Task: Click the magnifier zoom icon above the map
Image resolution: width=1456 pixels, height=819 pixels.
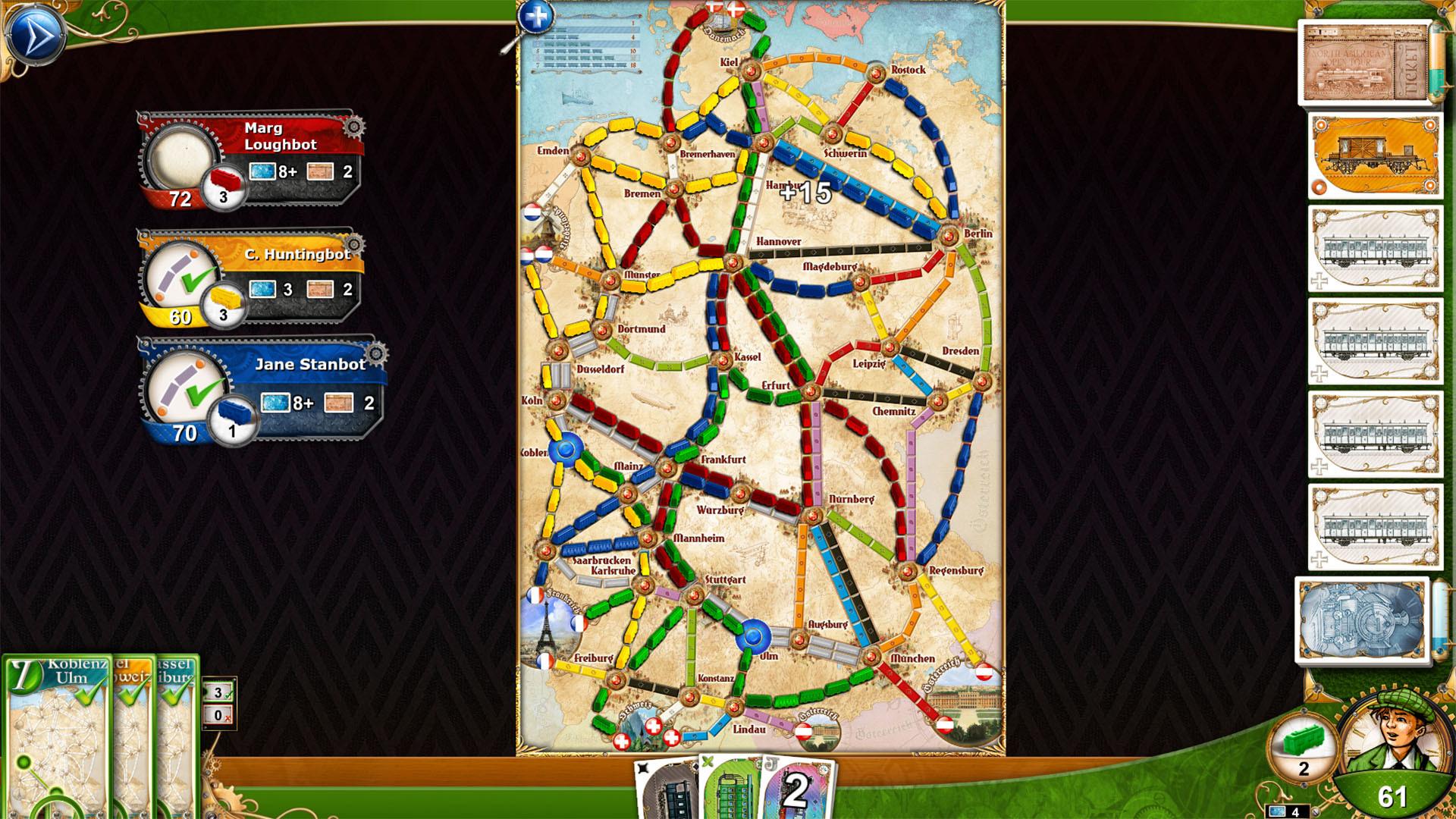Action: click(537, 15)
